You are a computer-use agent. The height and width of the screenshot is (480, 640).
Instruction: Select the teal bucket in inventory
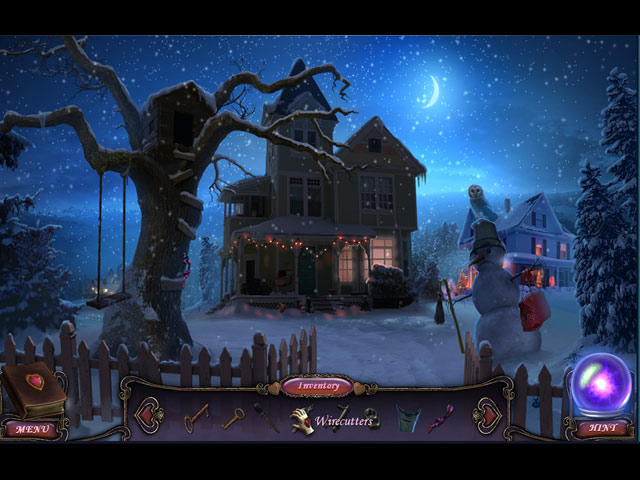(x=407, y=418)
